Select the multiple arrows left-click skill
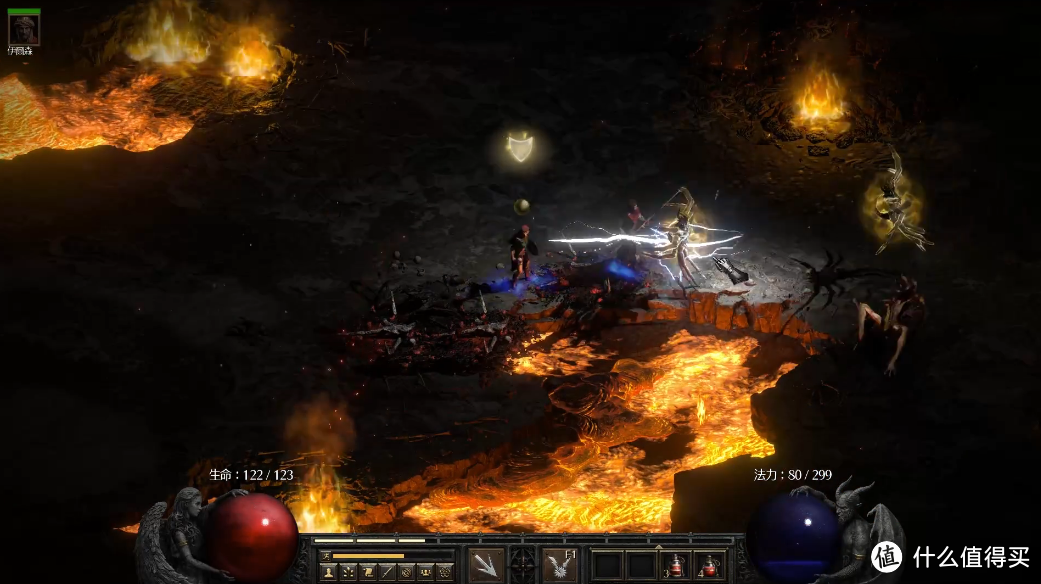 (486, 565)
